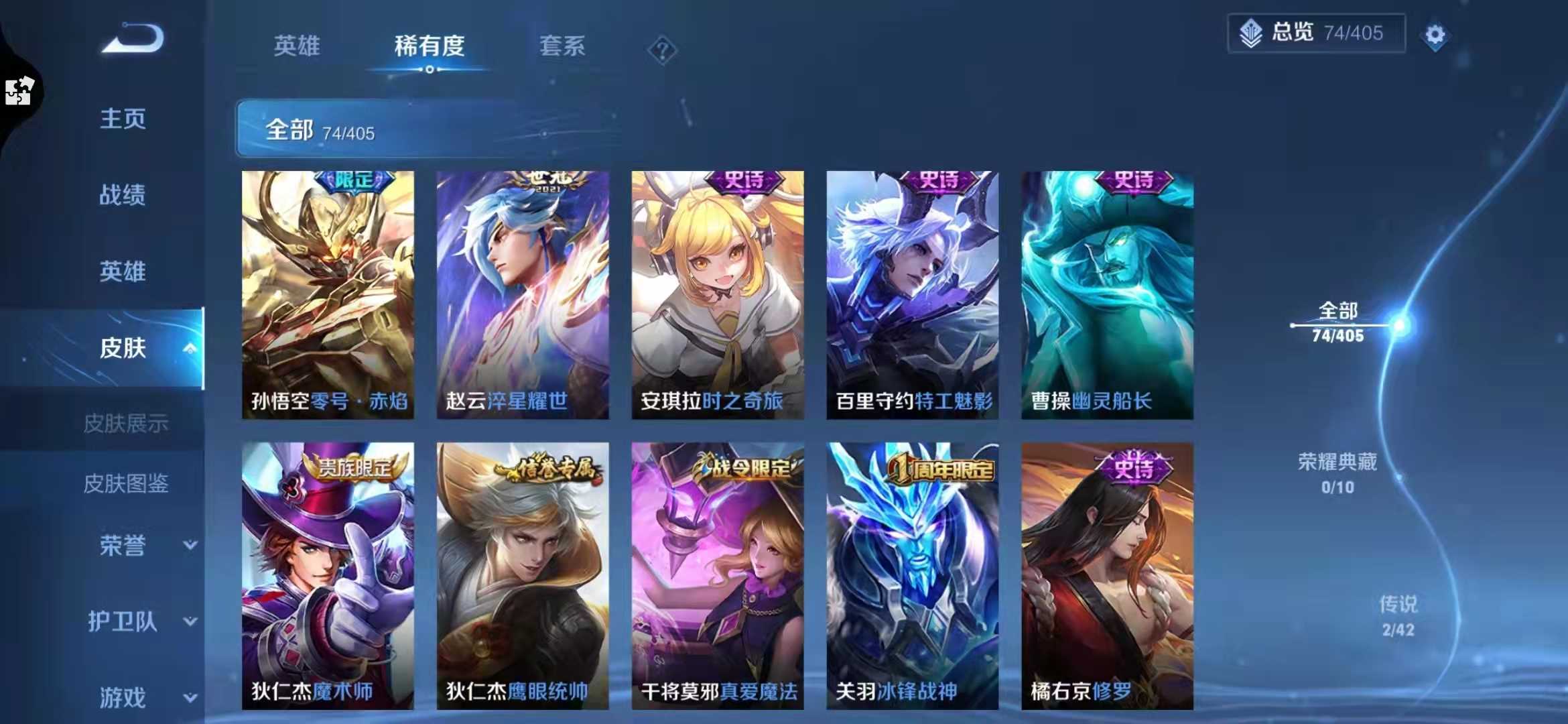Switch to the 英雄 tab

[x=298, y=47]
